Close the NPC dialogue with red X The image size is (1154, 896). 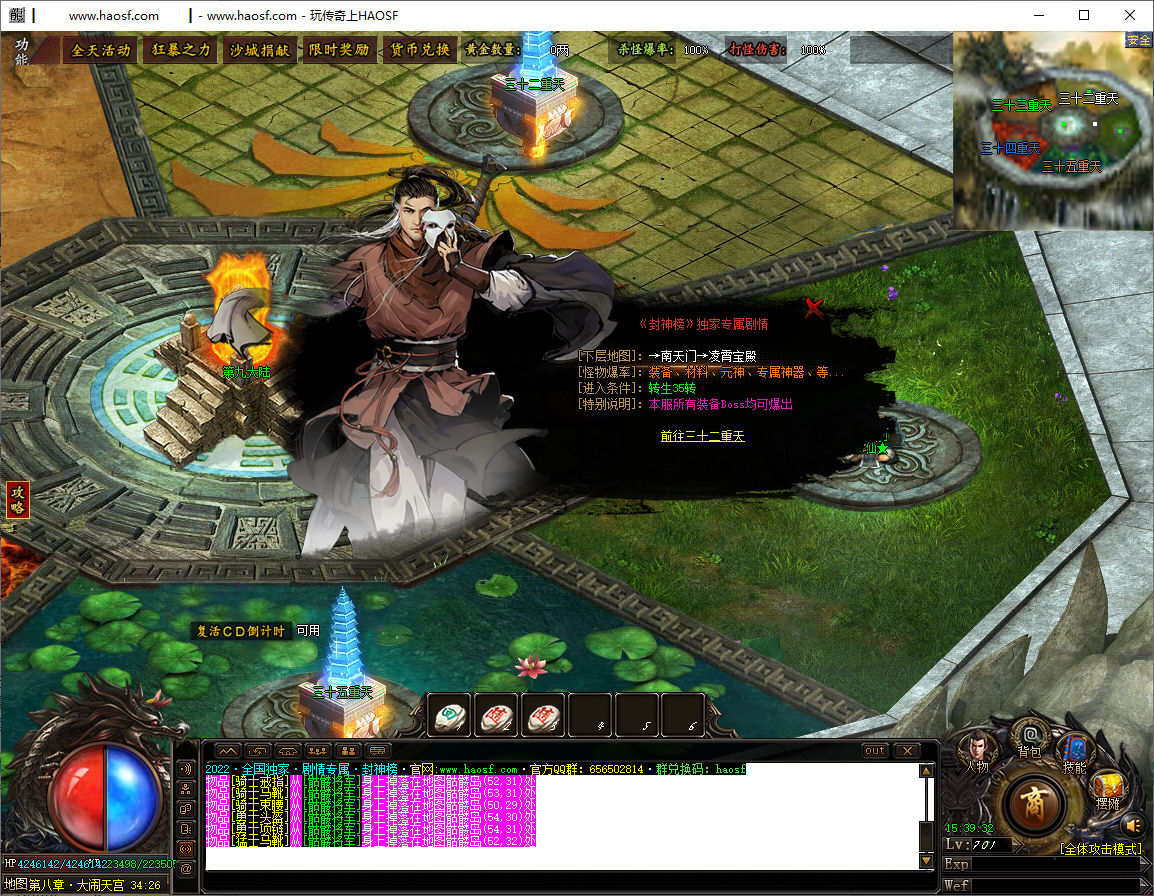pyautogui.click(x=814, y=307)
